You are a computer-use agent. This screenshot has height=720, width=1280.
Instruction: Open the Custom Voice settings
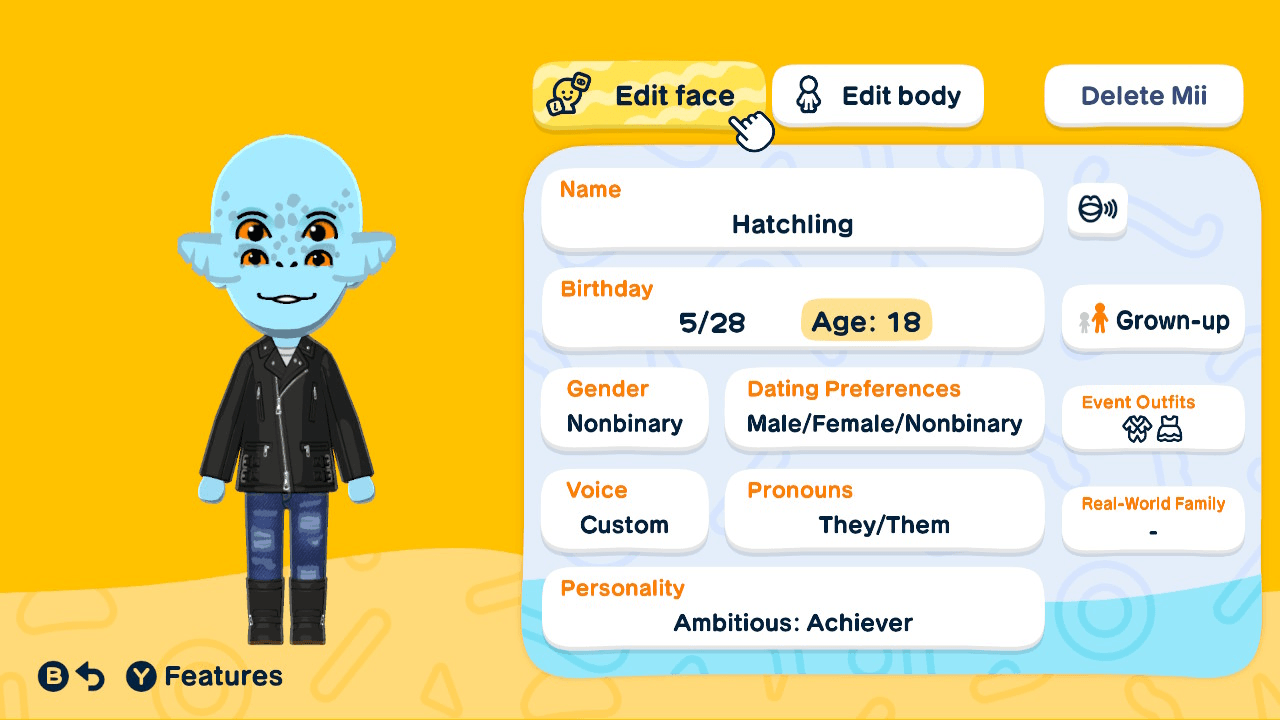[x=624, y=510]
